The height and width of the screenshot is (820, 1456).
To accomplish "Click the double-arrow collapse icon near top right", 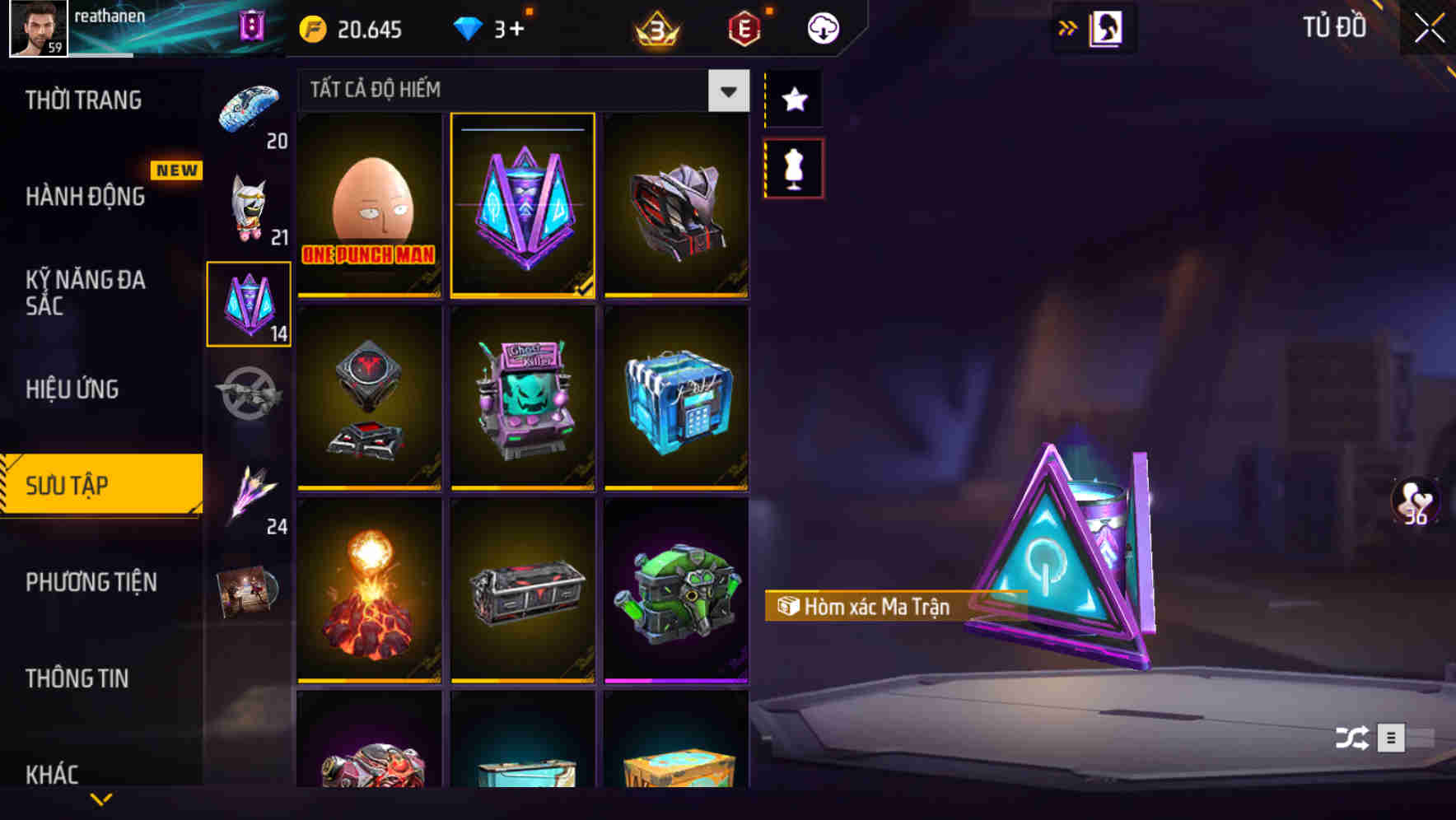I will click(1068, 26).
